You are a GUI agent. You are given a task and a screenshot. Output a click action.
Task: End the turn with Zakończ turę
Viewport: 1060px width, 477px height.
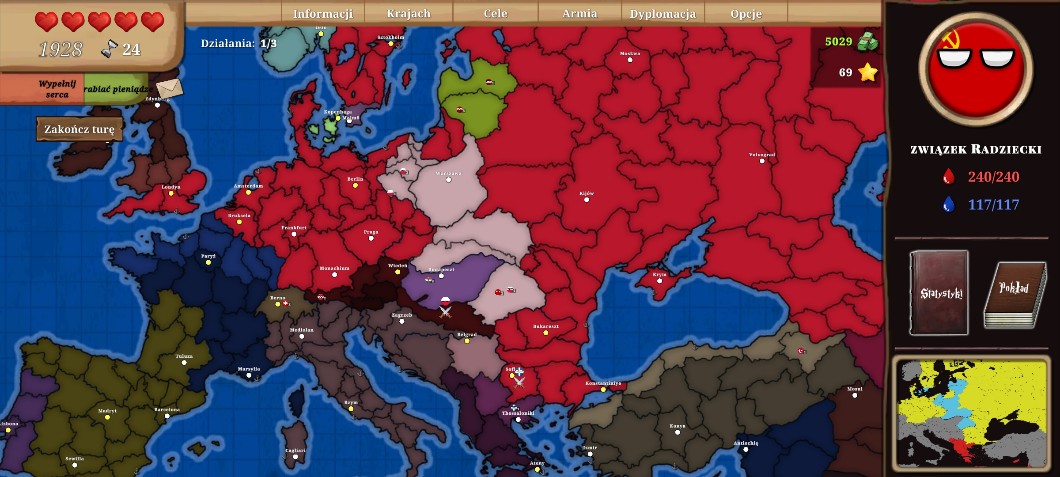[x=80, y=129]
